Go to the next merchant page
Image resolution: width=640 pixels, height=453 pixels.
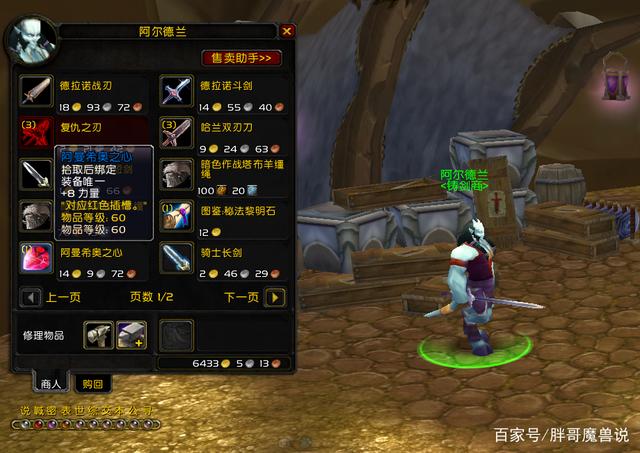click(x=276, y=297)
